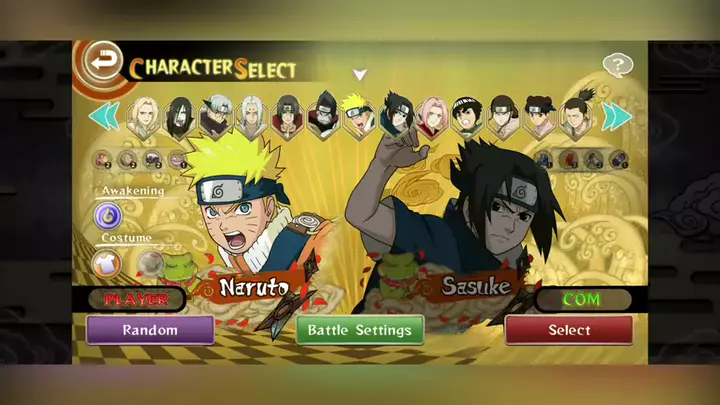Image resolution: width=720 pixels, height=405 pixels.
Task: Confirm with the red Select button
Action: coord(569,330)
